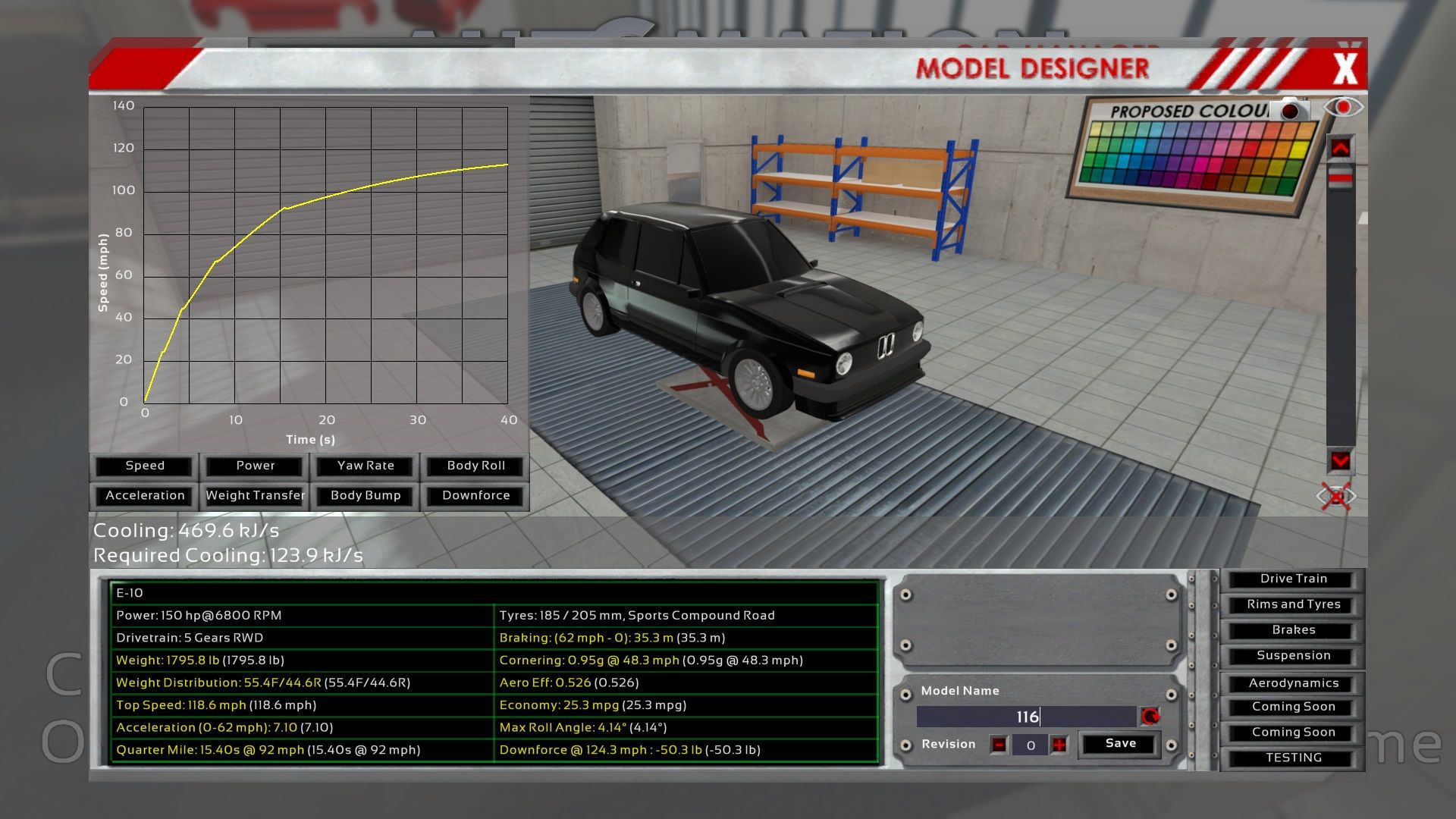Click the camera screenshot icon
1456x819 pixels.
pyautogui.click(x=1290, y=111)
